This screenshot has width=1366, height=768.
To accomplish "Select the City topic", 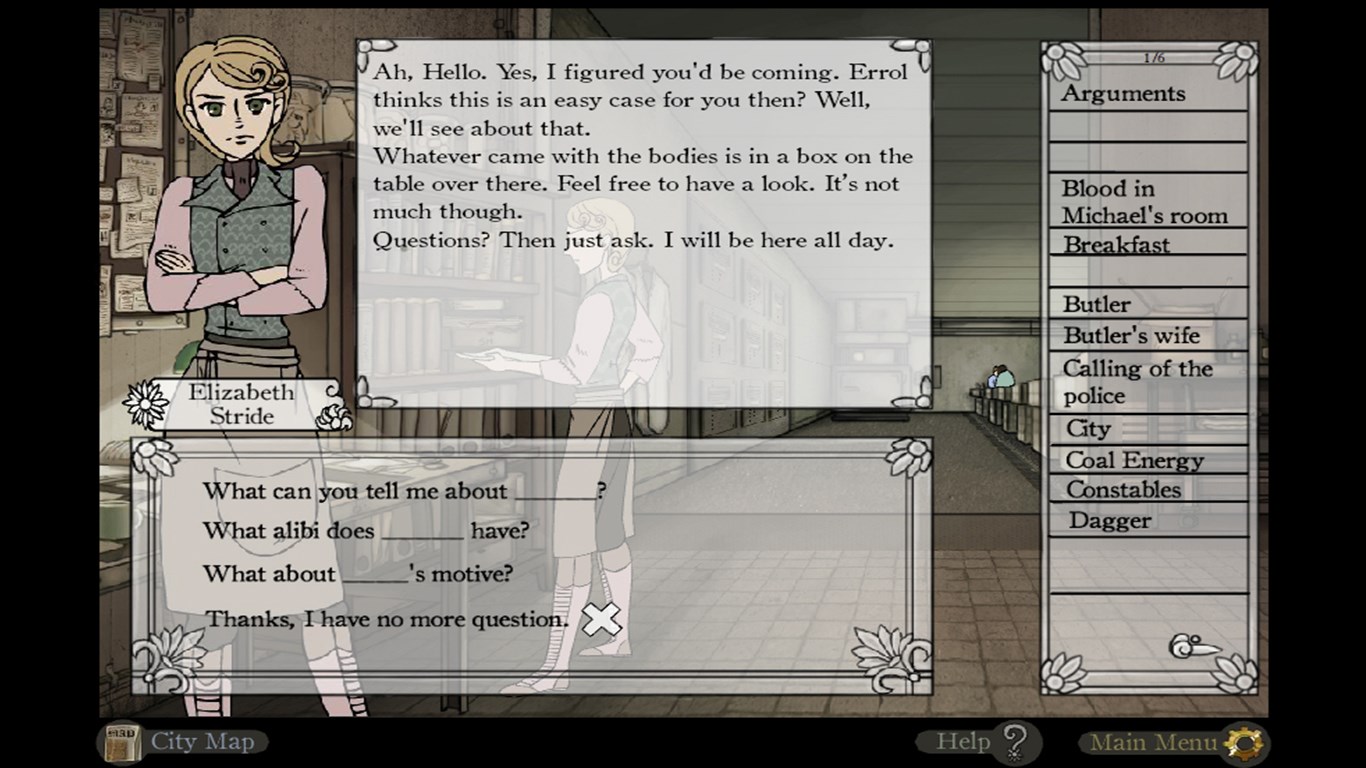I will point(1088,429).
